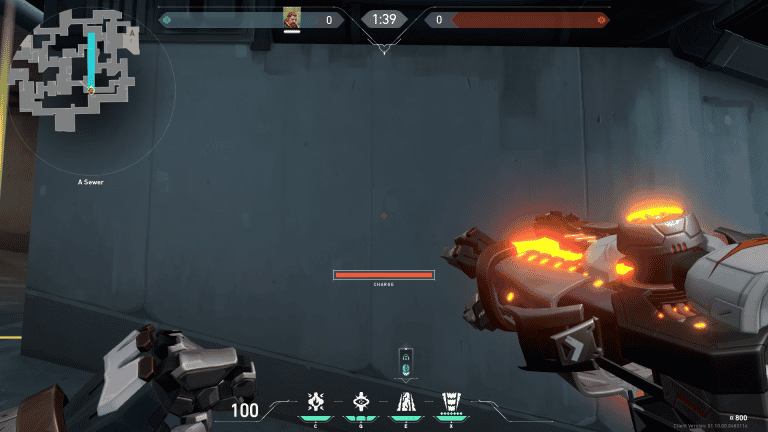Select Breach's Aftershock ability icon
The image size is (768, 432).
(x=316, y=403)
